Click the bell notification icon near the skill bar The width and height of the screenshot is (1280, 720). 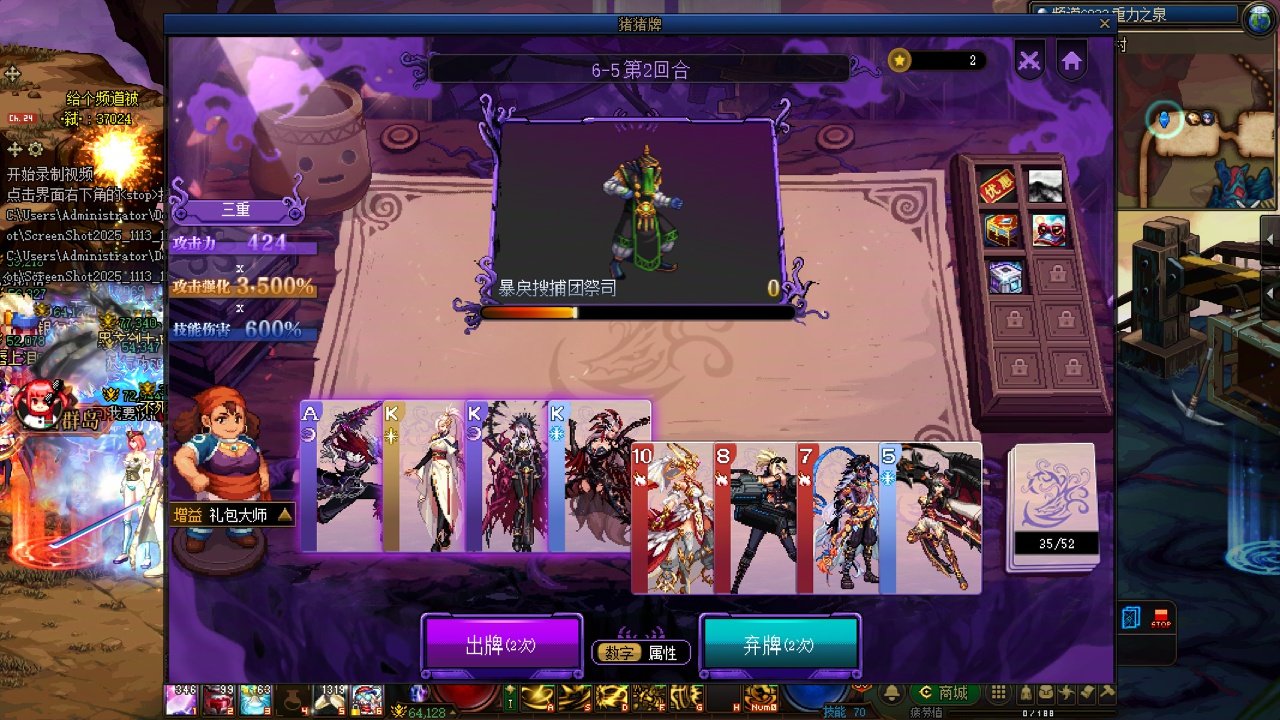tap(888, 692)
